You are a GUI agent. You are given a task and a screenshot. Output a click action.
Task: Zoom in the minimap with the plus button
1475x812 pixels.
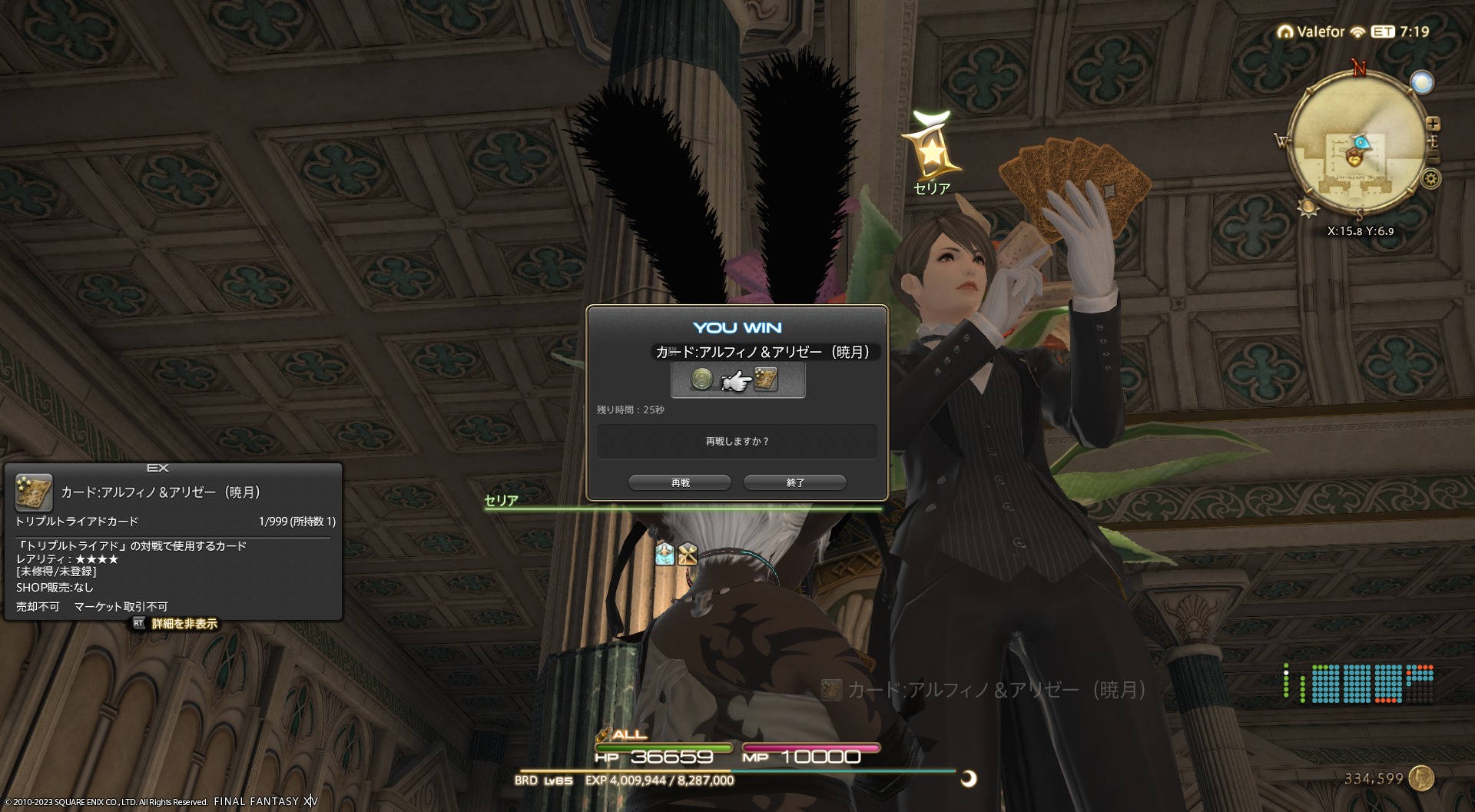(1433, 124)
